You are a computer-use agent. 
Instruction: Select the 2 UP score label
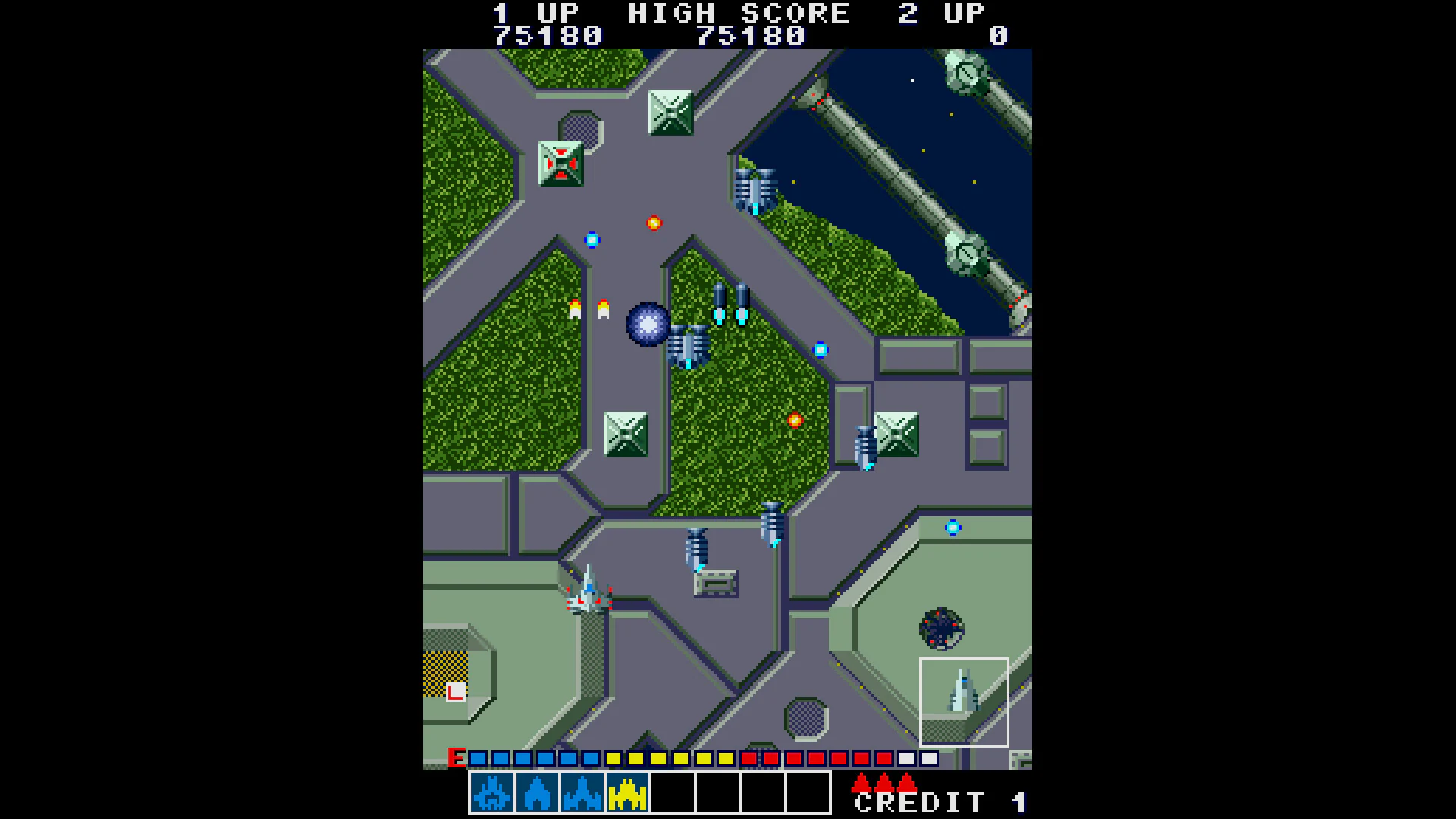tap(941, 11)
